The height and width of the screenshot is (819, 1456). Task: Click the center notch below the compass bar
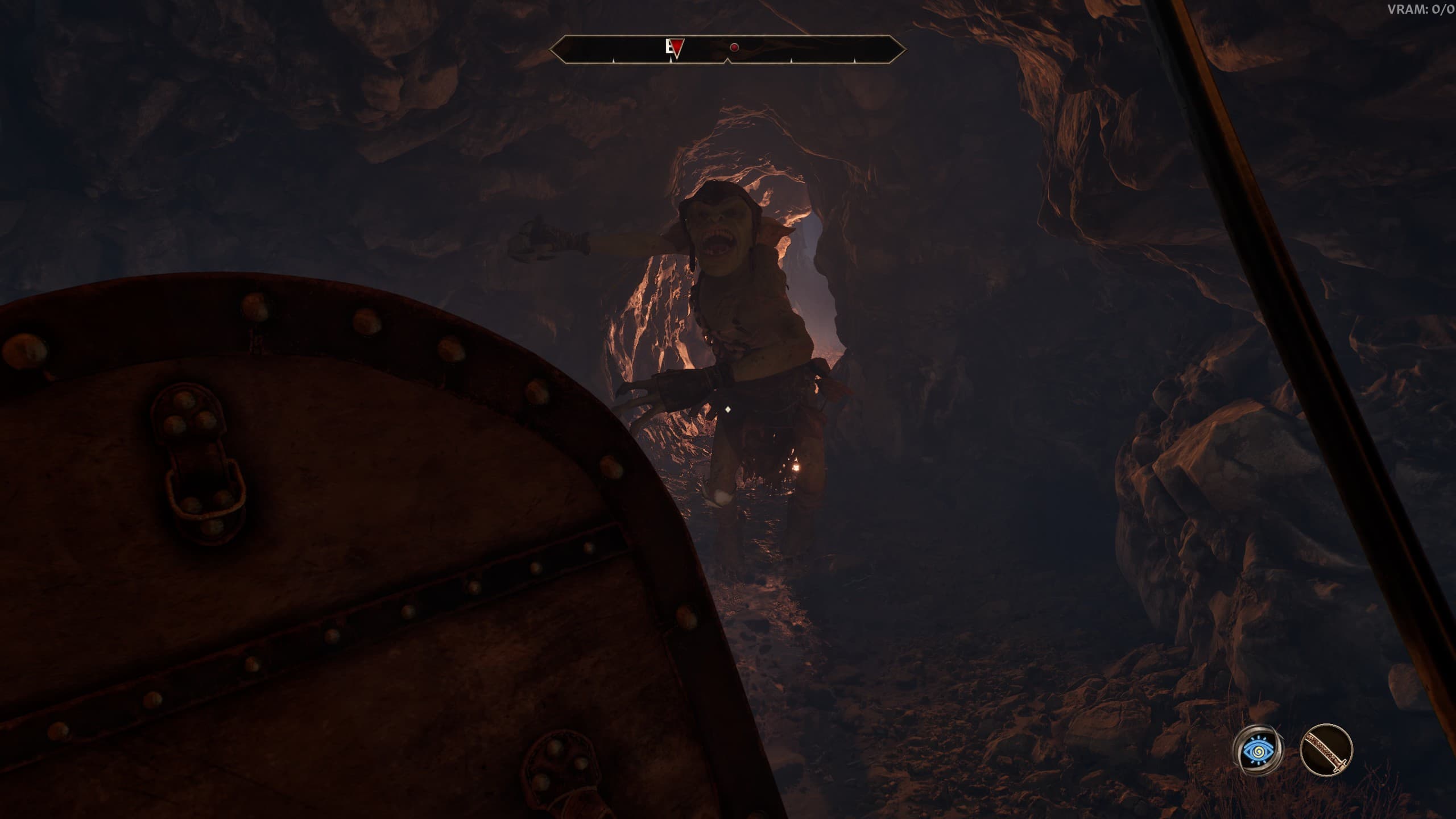[x=727, y=61]
